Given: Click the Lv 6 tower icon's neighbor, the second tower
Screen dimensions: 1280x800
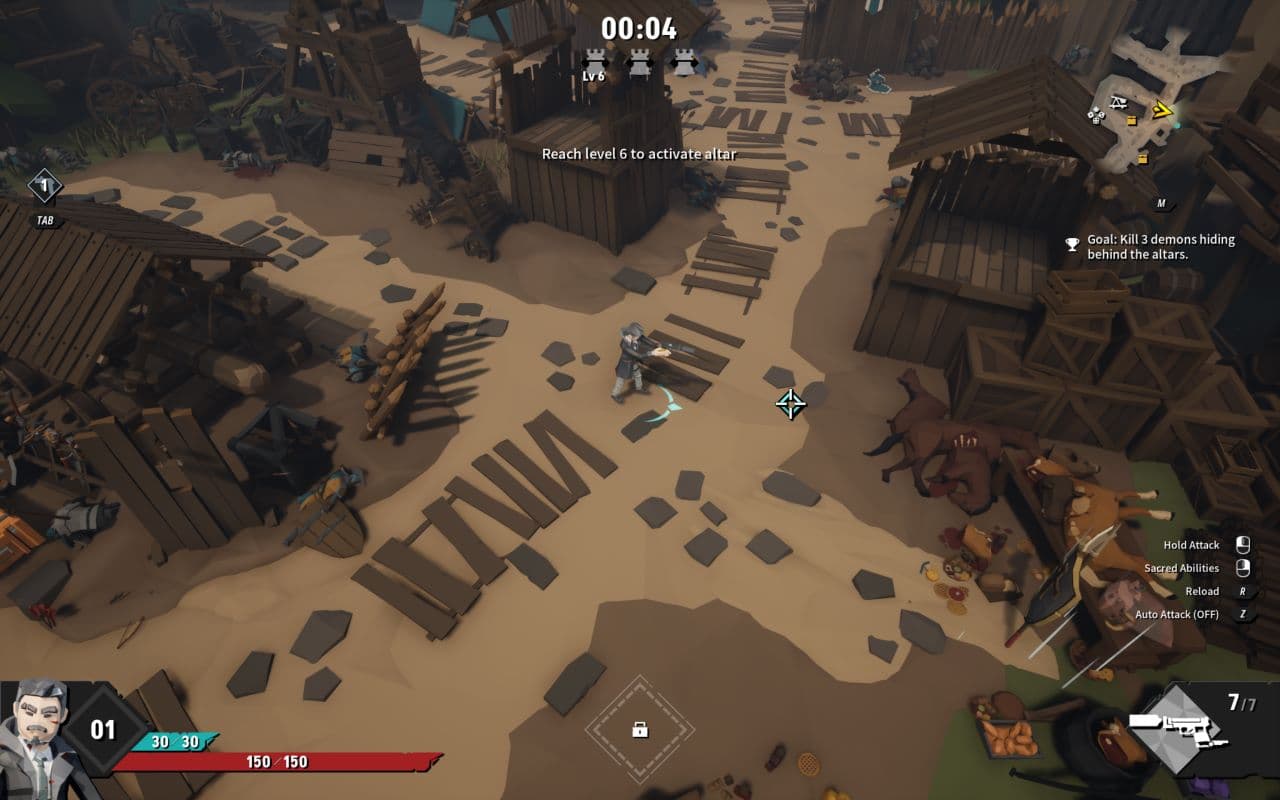Looking at the screenshot, I should pos(640,62).
